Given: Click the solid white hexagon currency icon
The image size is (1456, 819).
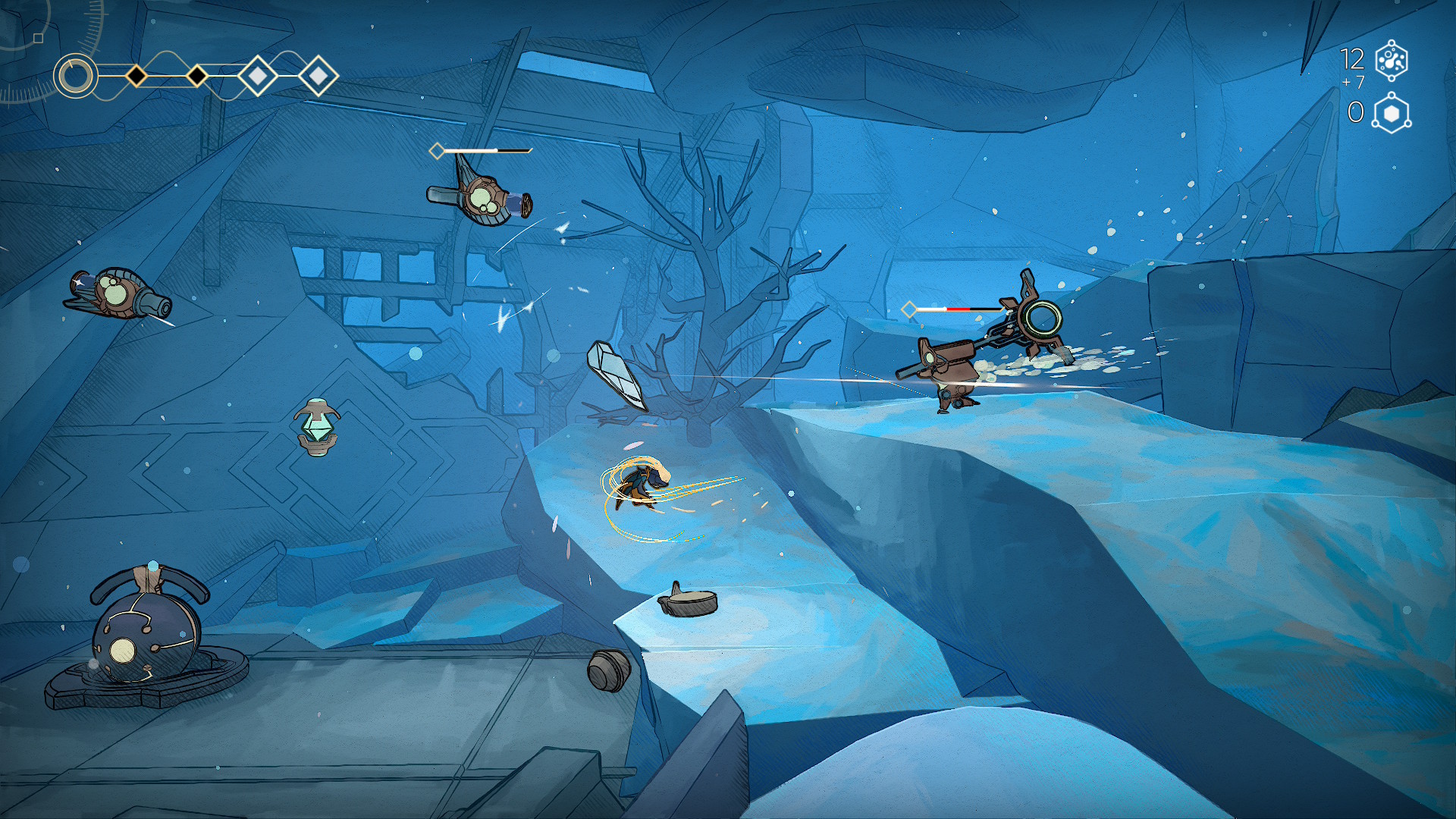Looking at the screenshot, I should [1392, 114].
